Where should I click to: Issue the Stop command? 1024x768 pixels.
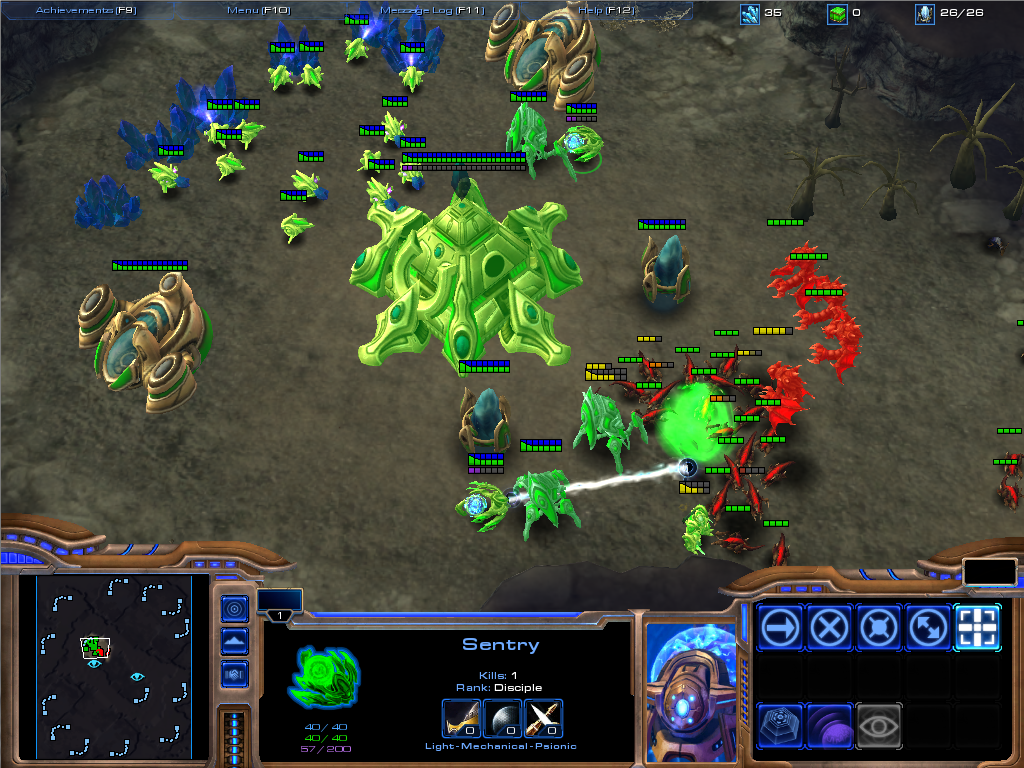tap(830, 628)
